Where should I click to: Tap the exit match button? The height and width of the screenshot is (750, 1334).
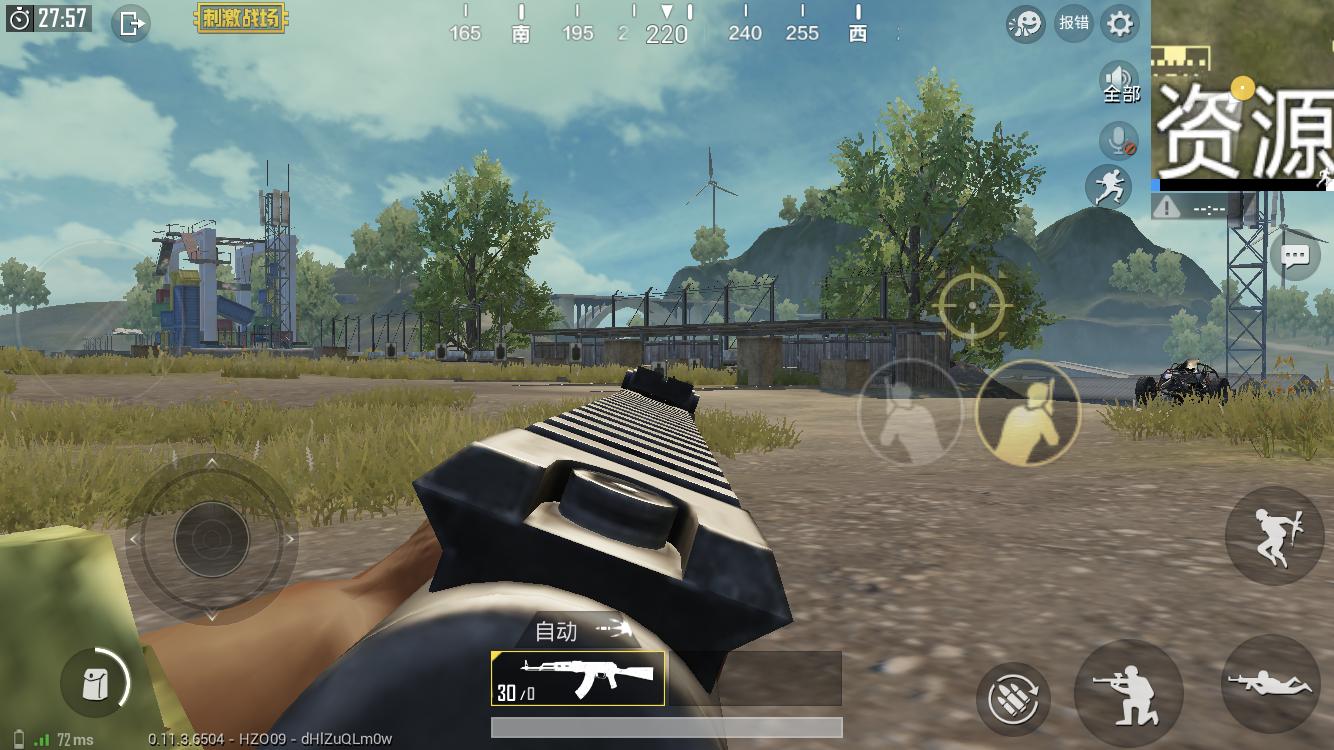coord(131,23)
